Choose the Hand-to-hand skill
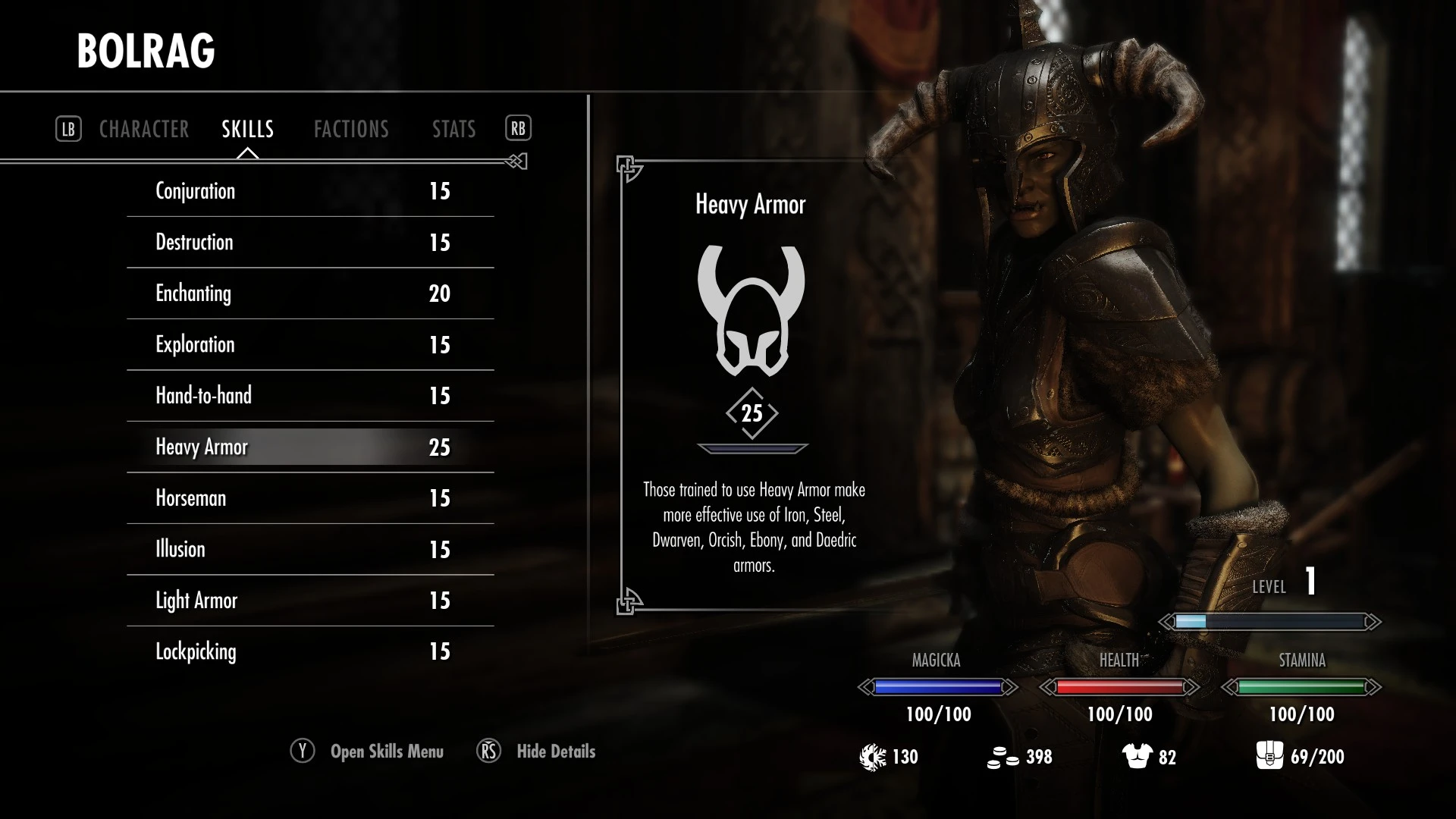The width and height of the screenshot is (1456, 819). click(x=310, y=396)
